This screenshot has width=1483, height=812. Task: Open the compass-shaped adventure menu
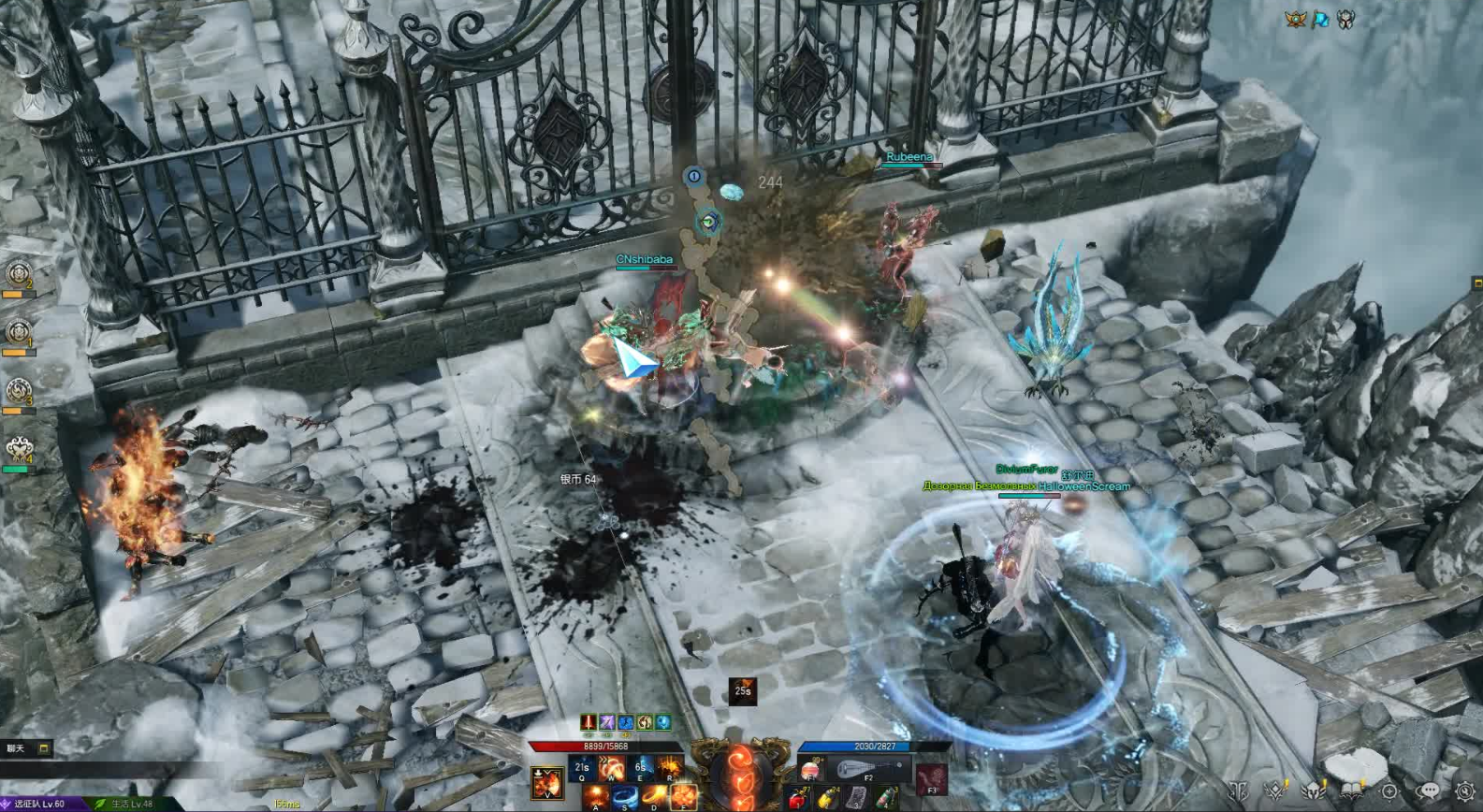click(x=1389, y=792)
